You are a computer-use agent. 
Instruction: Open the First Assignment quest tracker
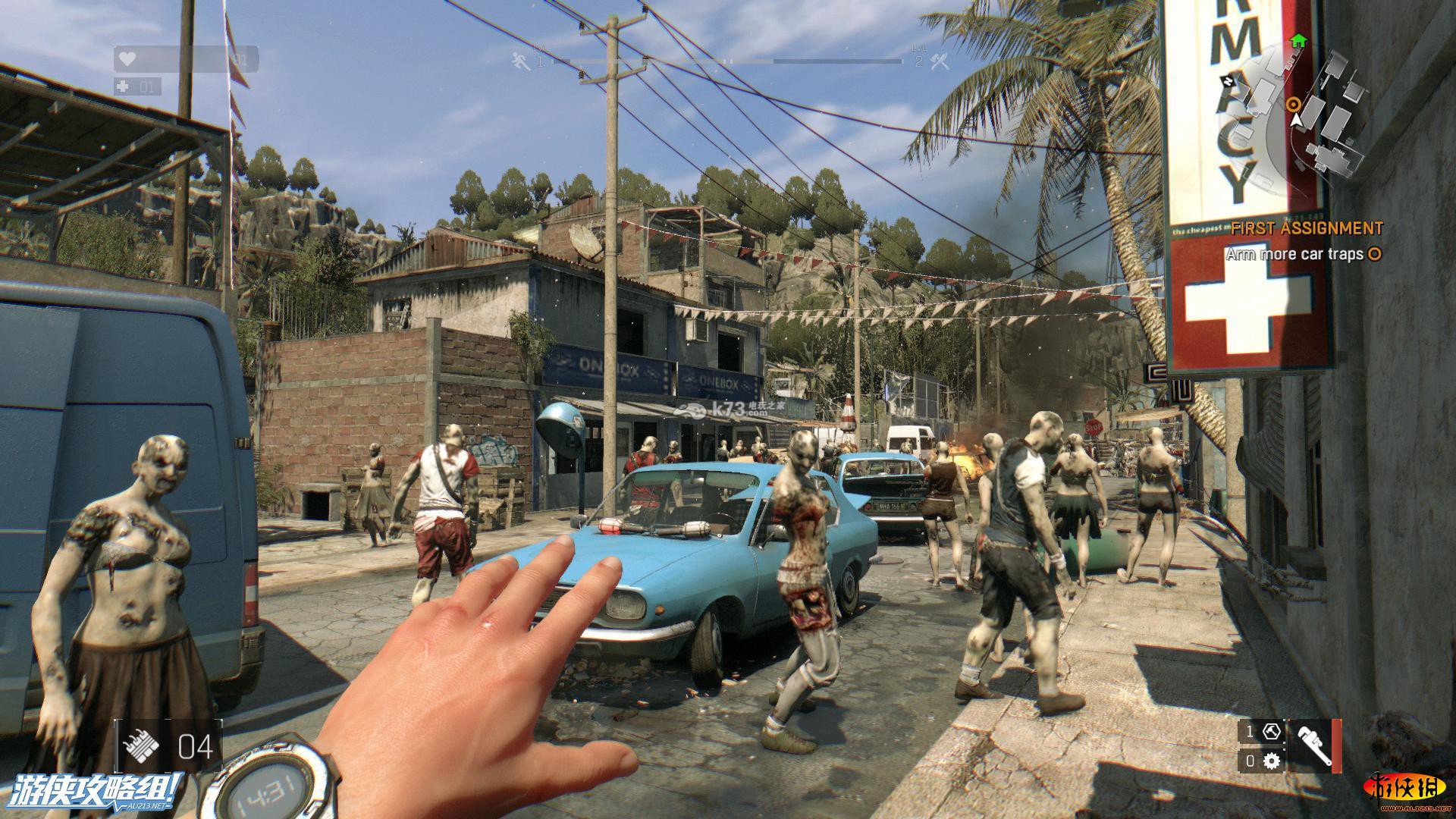tap(1306, 228)
